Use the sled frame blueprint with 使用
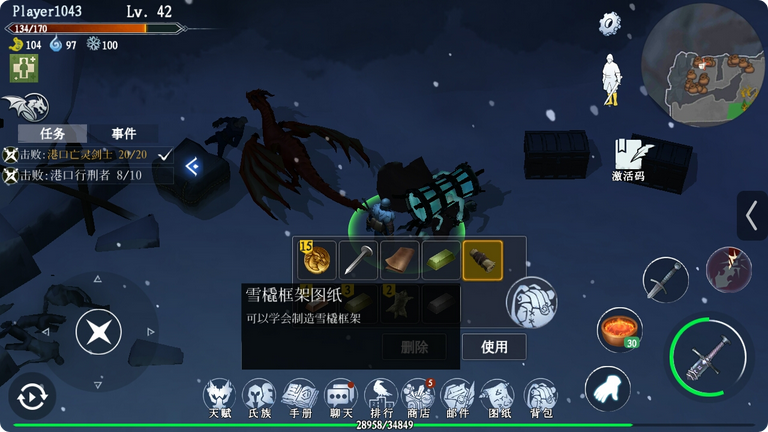 click(x=494, y=347)
